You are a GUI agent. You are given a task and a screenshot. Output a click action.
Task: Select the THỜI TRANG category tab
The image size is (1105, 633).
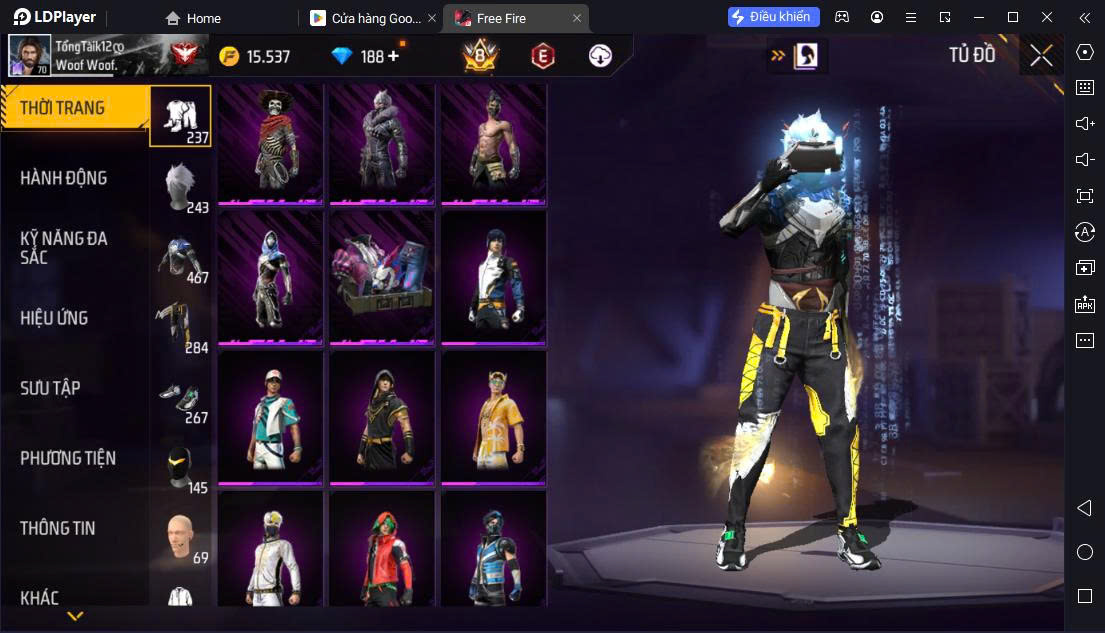(63, 108)
